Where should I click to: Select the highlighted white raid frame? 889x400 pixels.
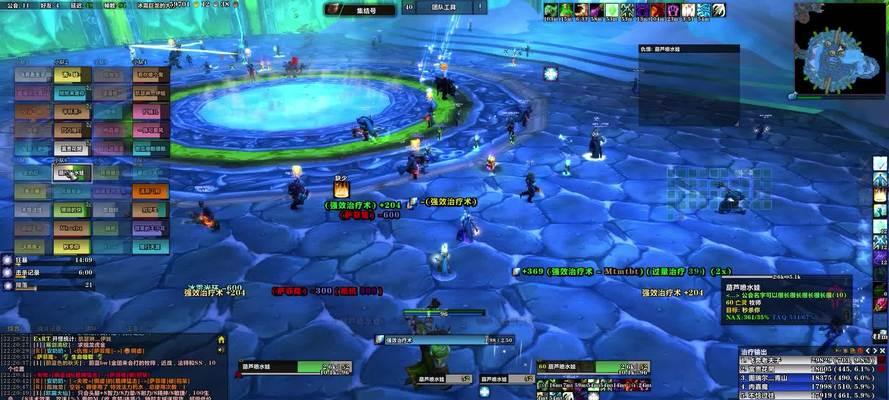[x=71, y=173]
